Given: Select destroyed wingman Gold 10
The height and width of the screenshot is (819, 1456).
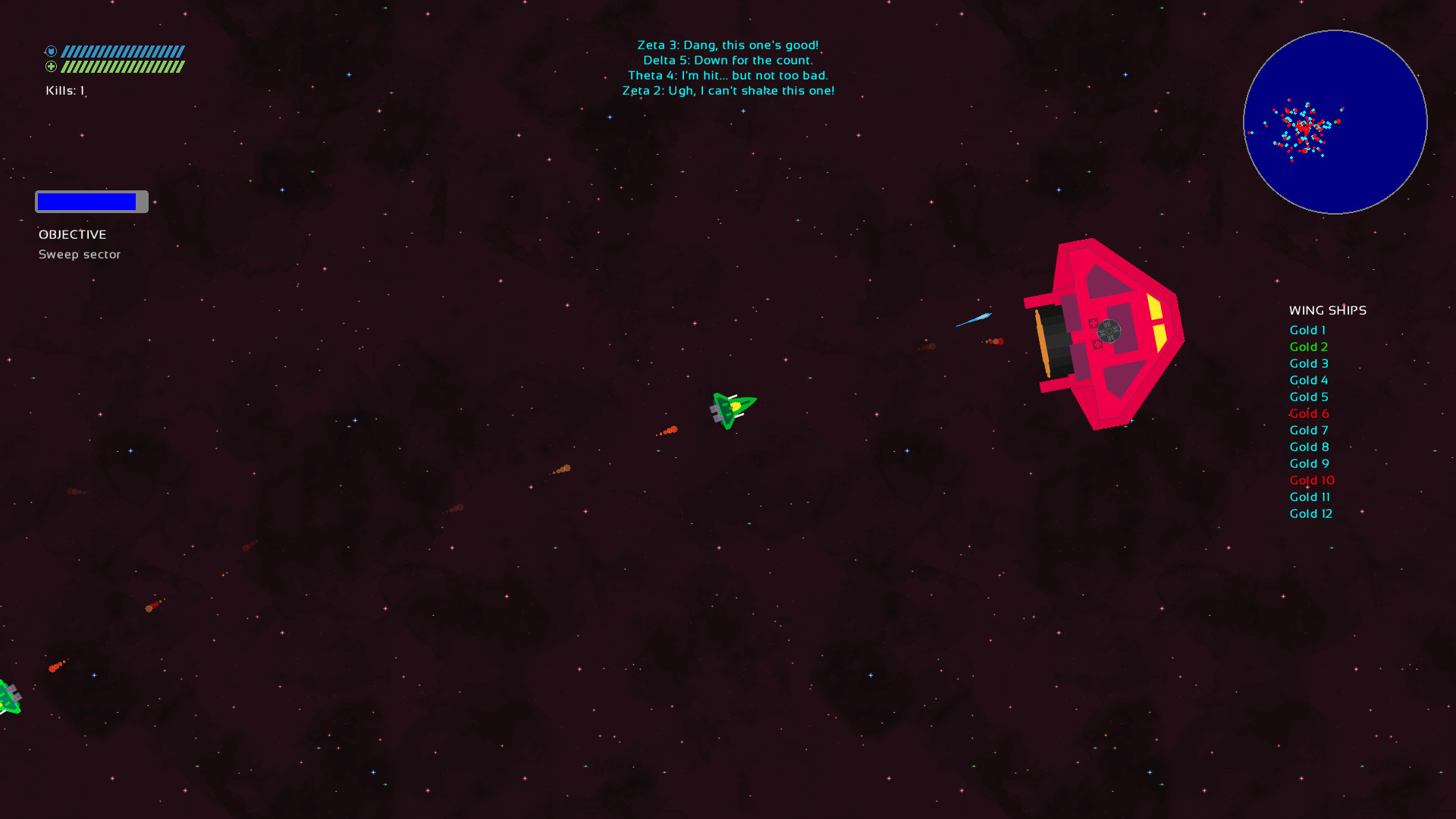Looking at the screenshot, I should tap(1312, 480).
